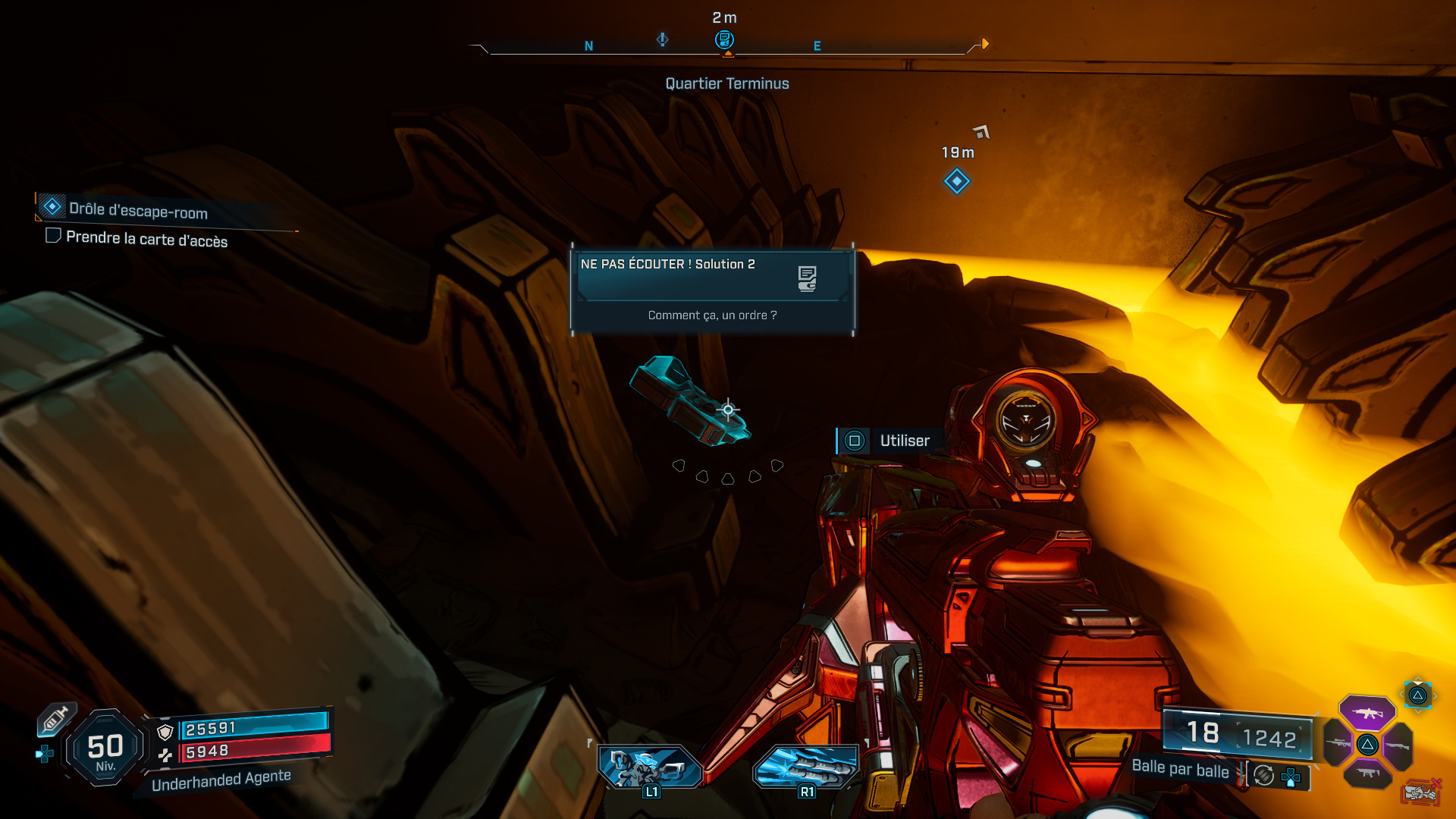Click the crossed-out grenade icon
This screenshot has width=1456, height=819.
pos(1420,791)
